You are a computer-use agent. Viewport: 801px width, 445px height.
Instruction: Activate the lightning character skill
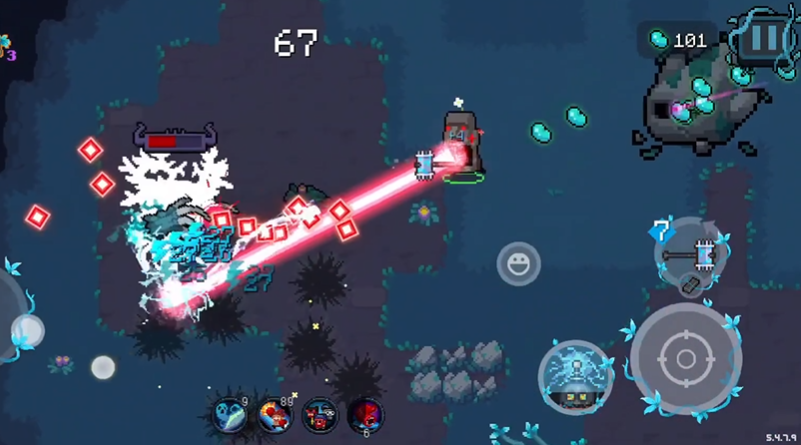[x=576, y=378]
